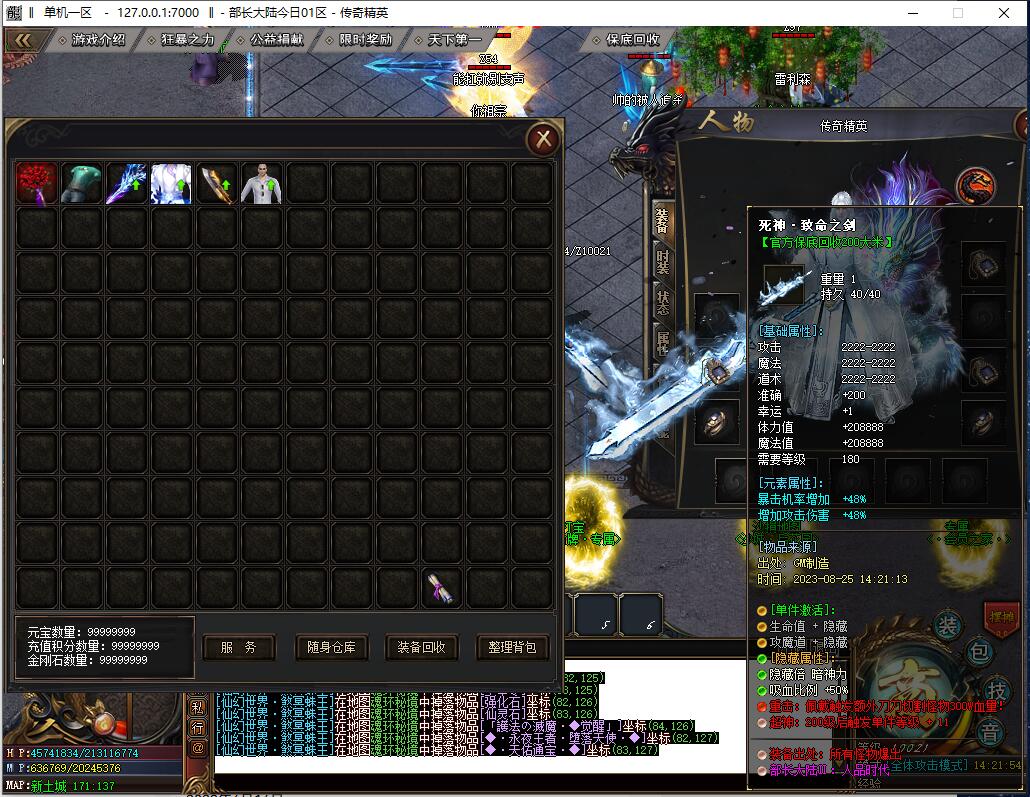Open the 公益捐献 donation menu
Screen dimensions: 1030x797
[x=277, y=40]
